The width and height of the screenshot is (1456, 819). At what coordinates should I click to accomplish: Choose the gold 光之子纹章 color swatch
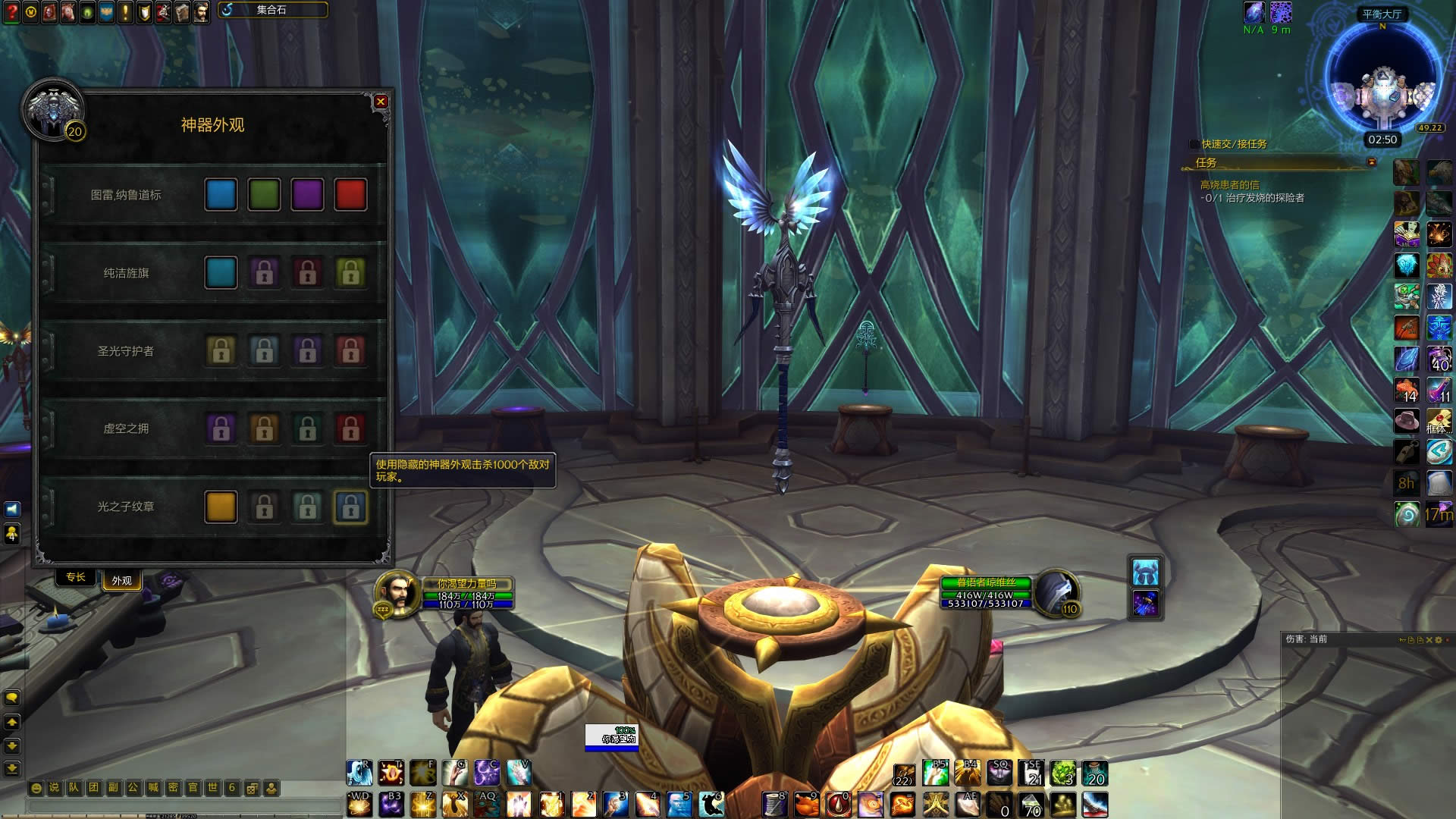pyautogui.click(x=221, y=507)
